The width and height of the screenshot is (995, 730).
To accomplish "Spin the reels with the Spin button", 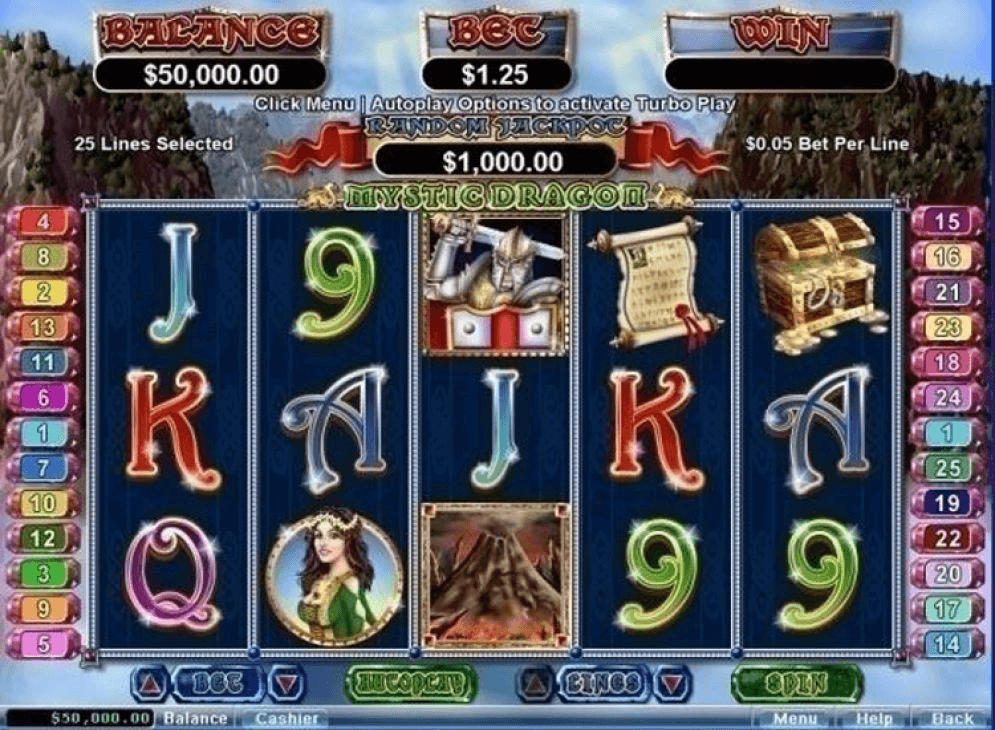I will [796, 683].
